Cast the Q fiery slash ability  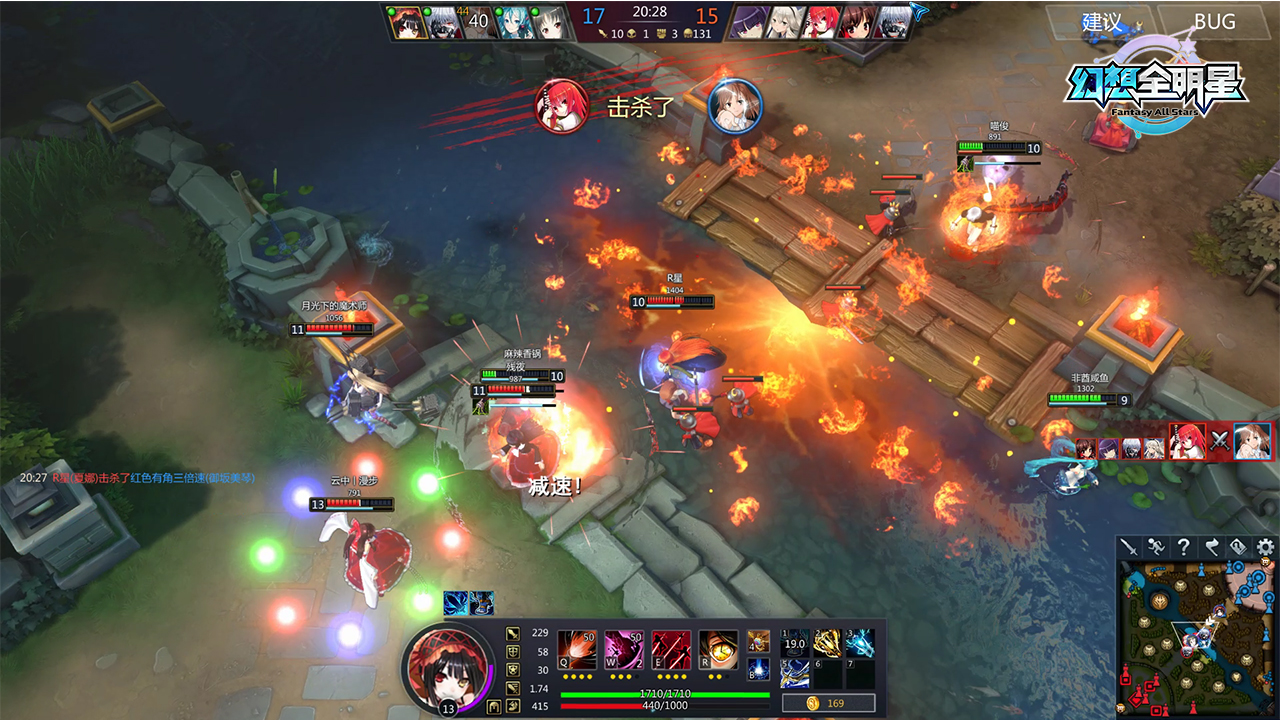[x=577, y=649]
